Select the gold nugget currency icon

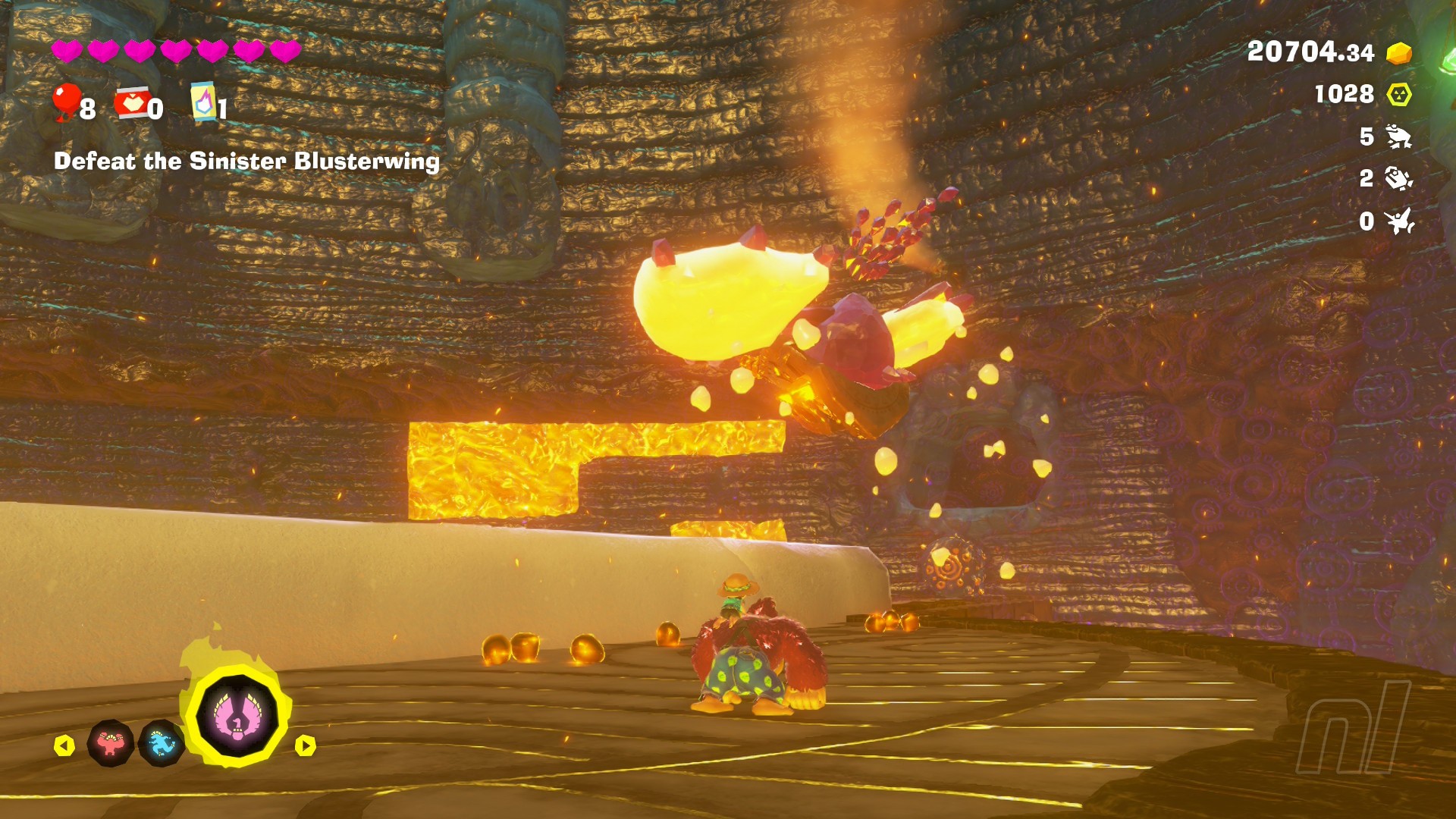(1398, 53)
